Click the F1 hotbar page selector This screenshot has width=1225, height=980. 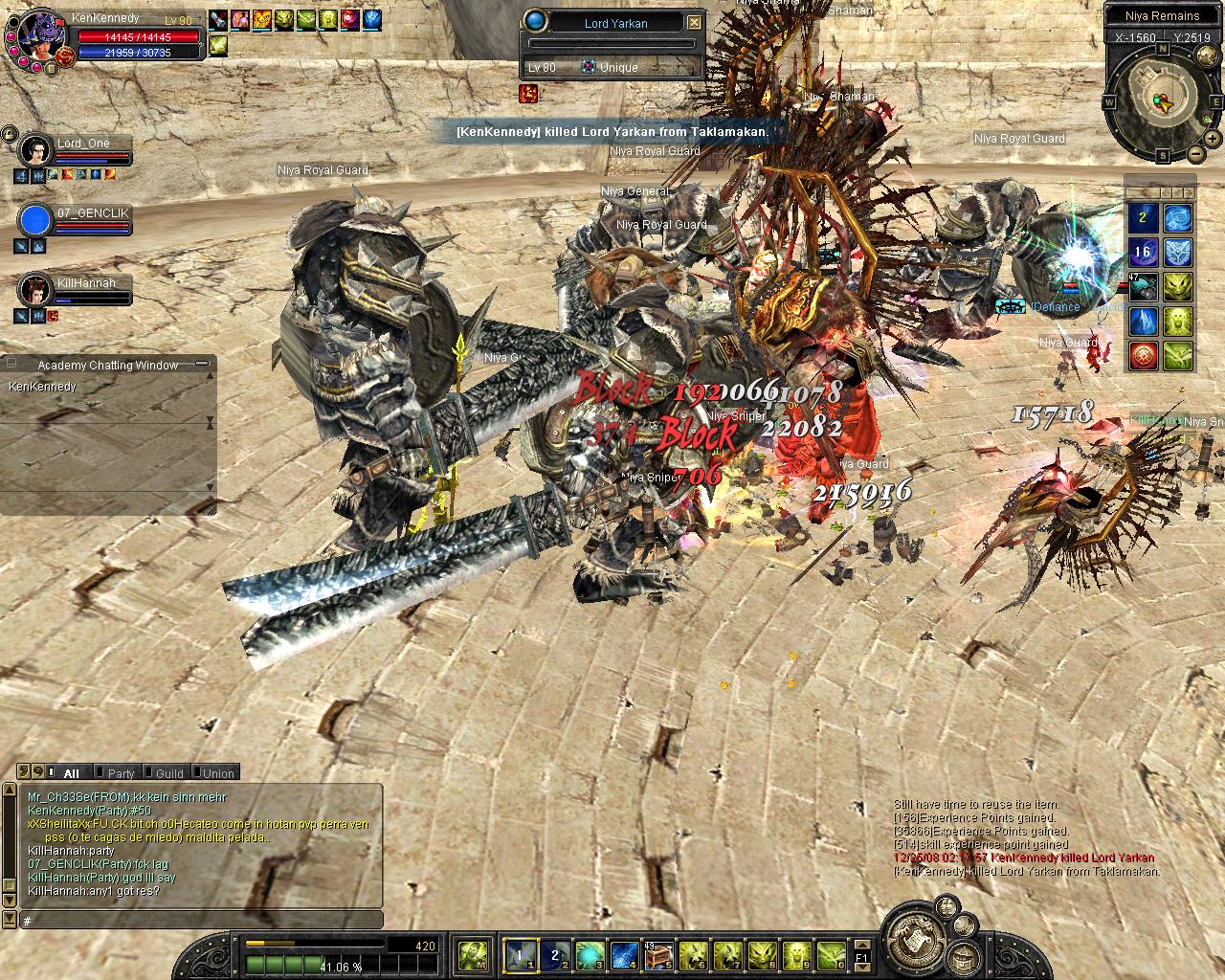[x=861, y=955]
